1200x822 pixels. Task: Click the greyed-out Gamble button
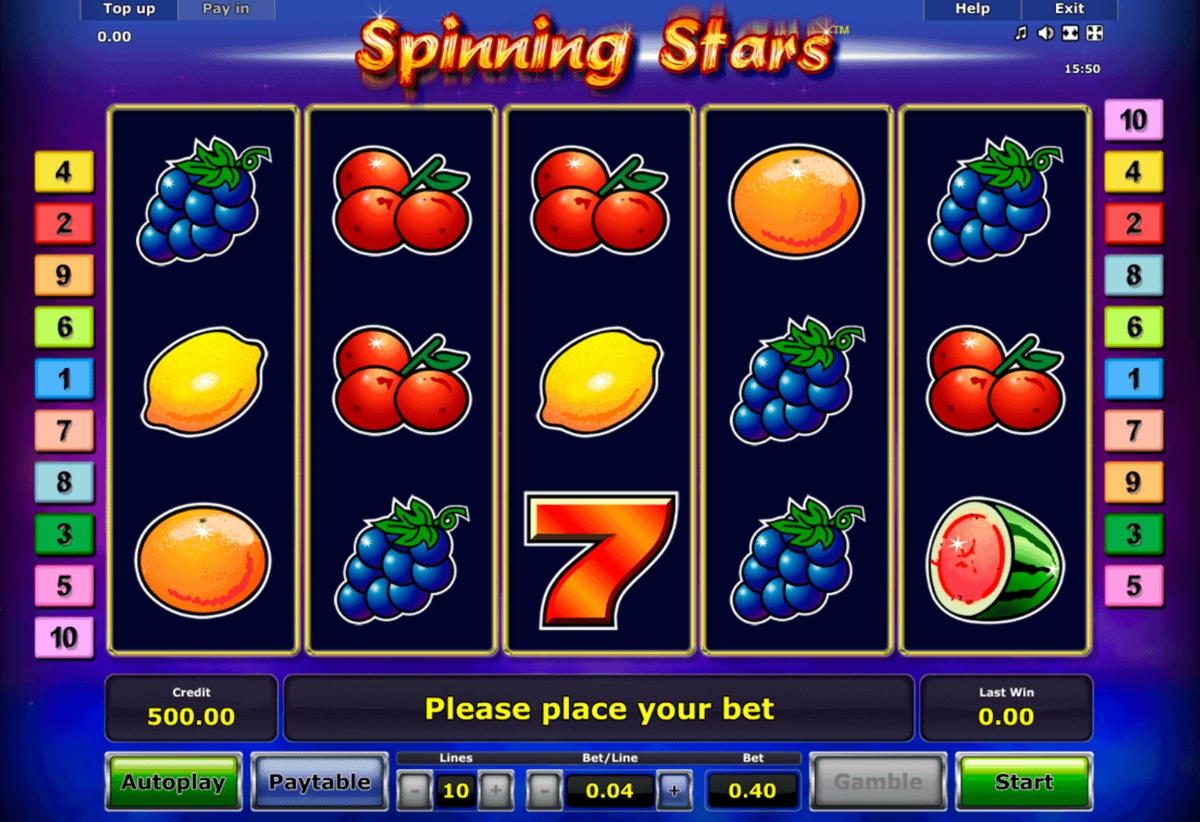(x=878, y=782)
